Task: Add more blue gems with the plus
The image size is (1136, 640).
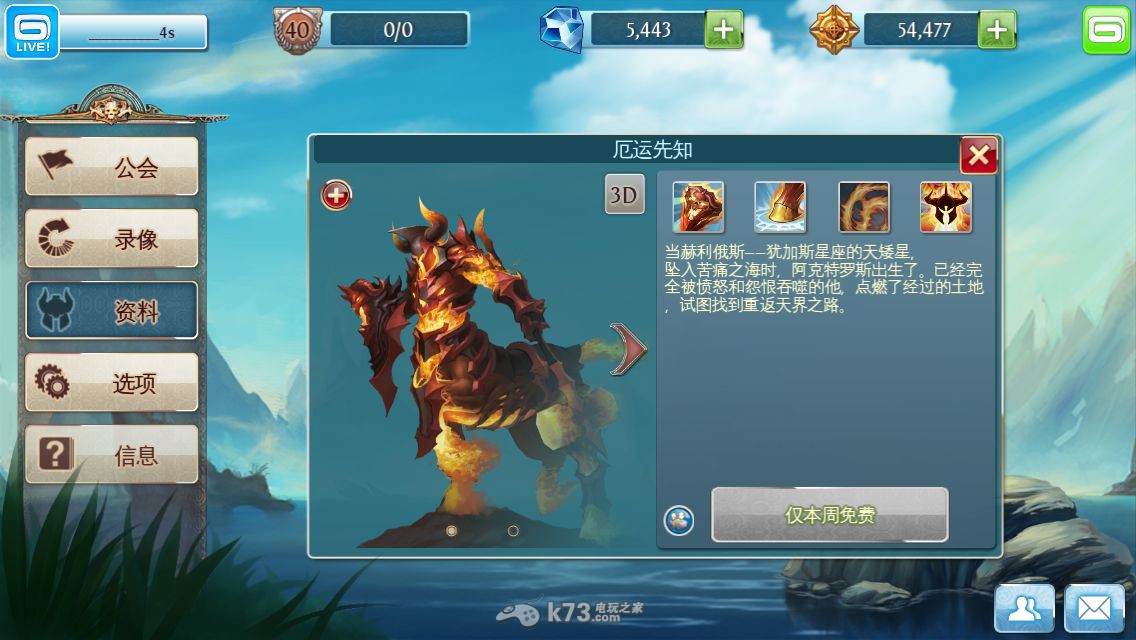Action: (724, 30)
